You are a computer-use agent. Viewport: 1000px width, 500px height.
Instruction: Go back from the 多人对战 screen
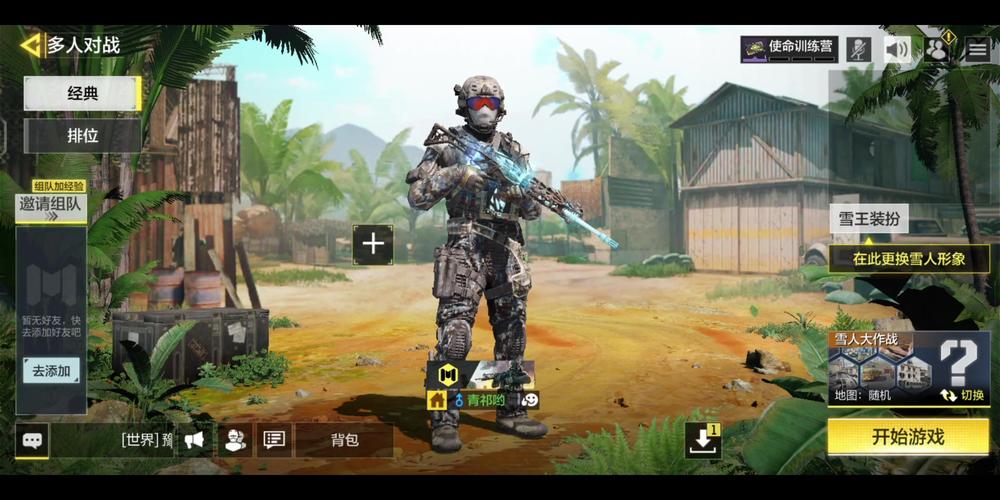[x=31, y=45]
